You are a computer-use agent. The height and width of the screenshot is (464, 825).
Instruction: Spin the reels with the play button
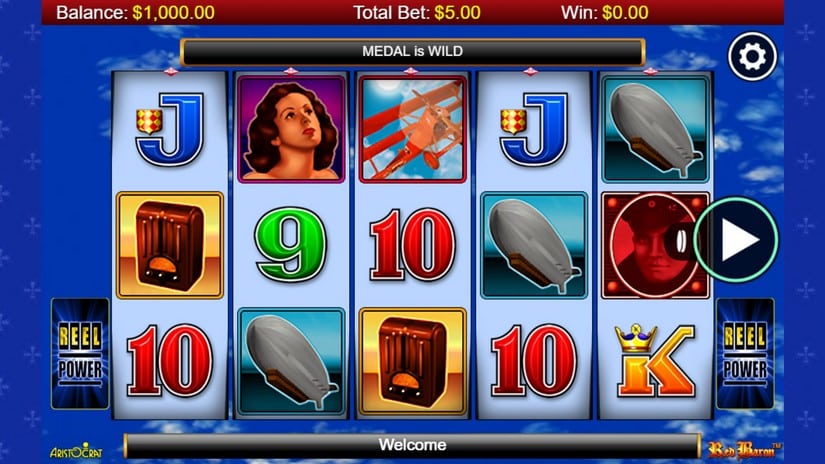[x=735, y=240]
